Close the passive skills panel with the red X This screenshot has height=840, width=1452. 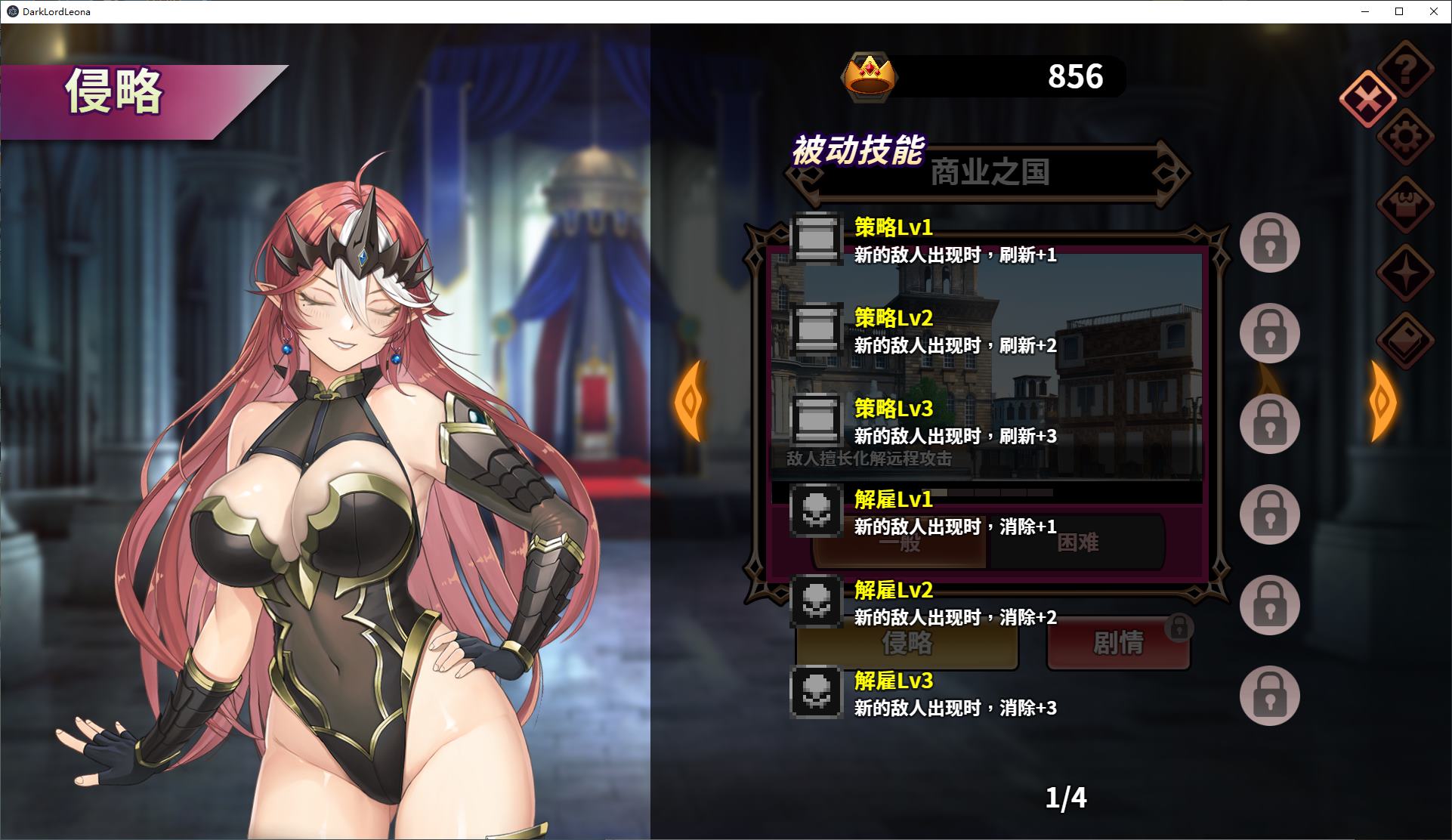[1367, 99]
